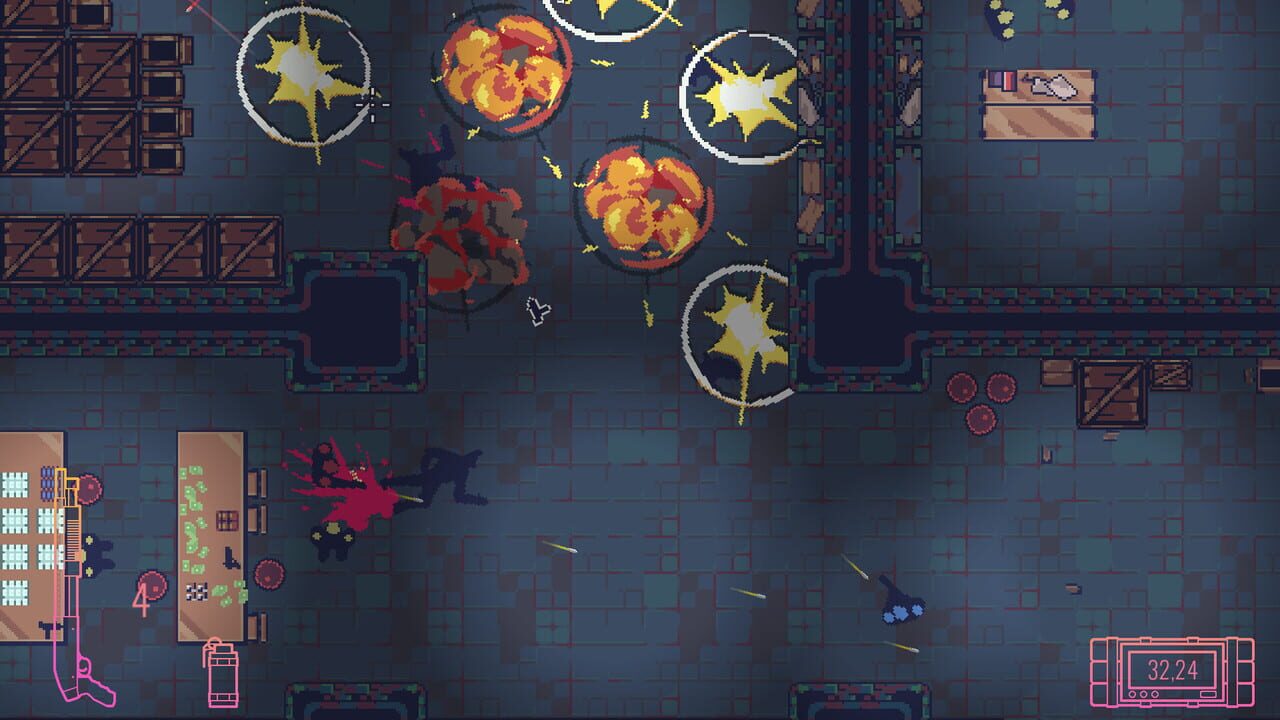Click the black pistol on the money table
Viewport: 1280px width, 720px height.
coord(230,556)
